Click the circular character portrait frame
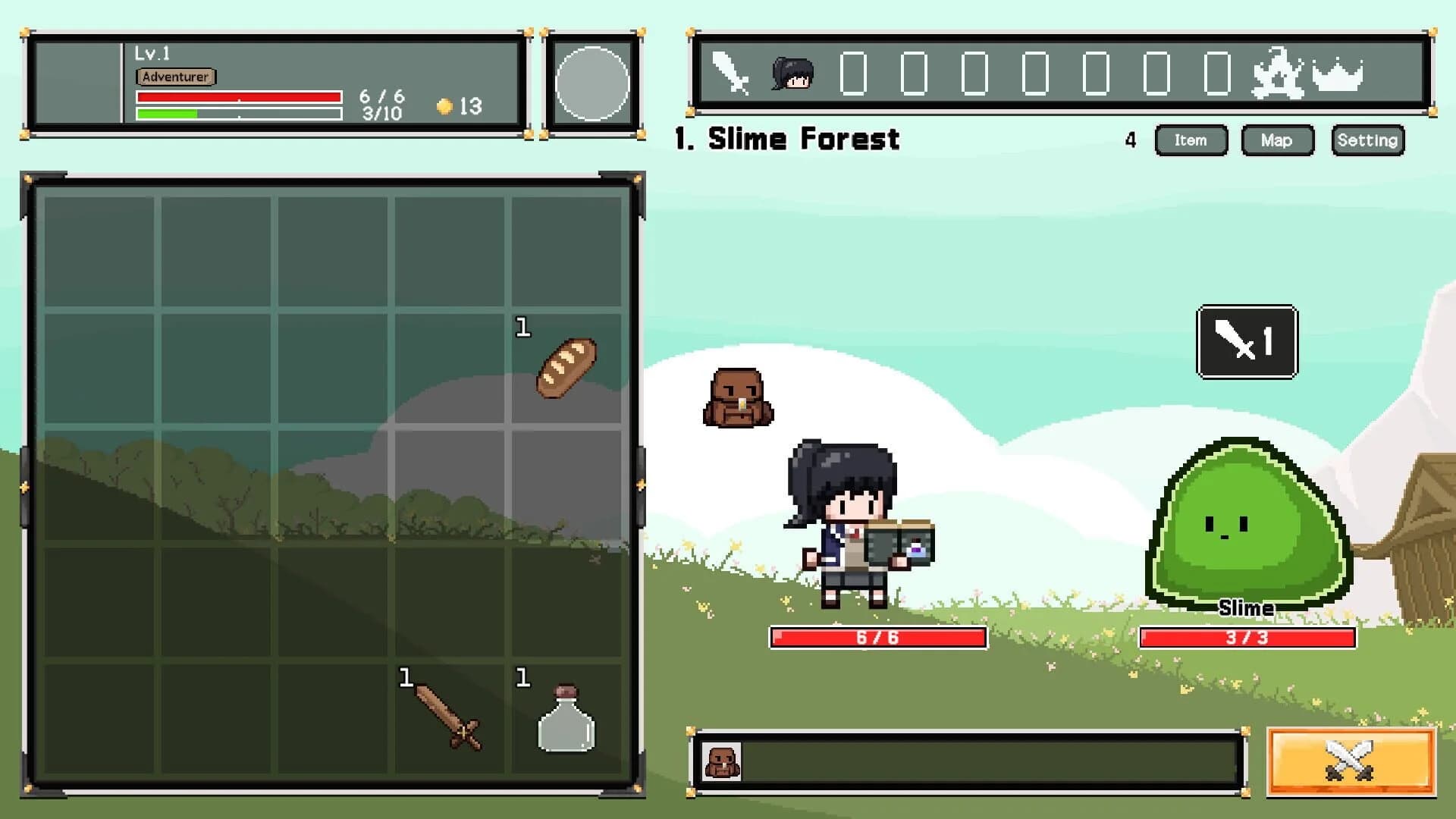 594,83
